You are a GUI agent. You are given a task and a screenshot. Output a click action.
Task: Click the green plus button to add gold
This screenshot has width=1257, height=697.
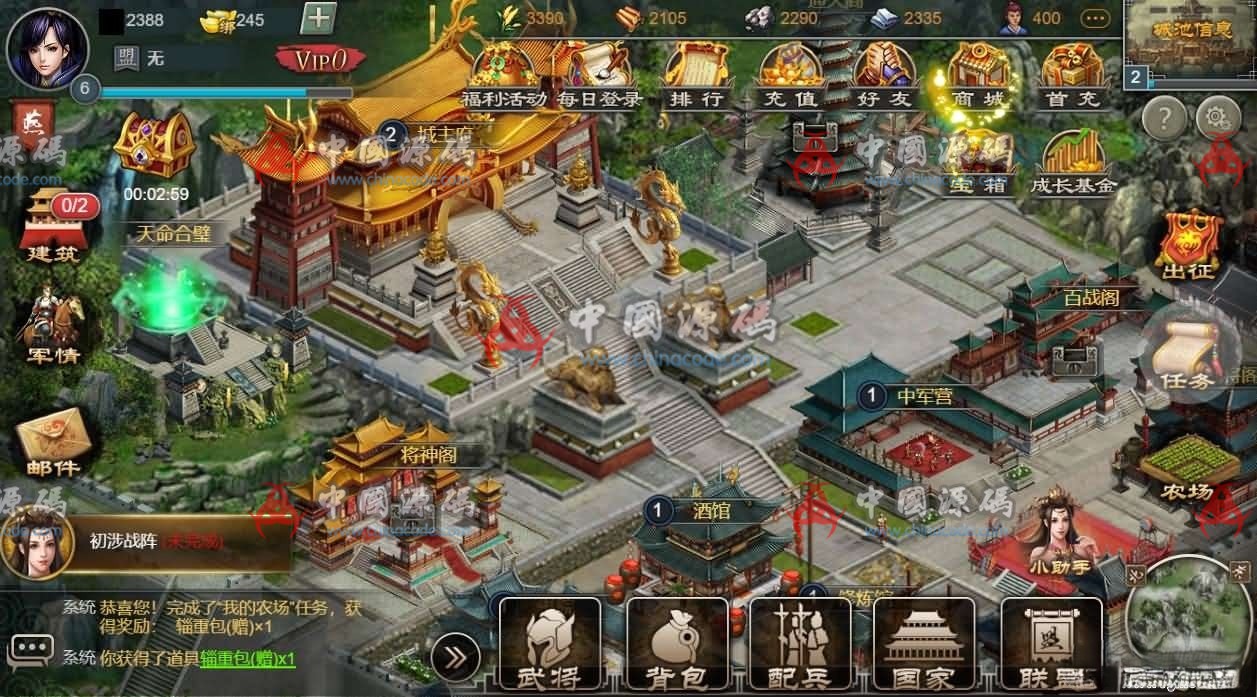click(317, 19)
